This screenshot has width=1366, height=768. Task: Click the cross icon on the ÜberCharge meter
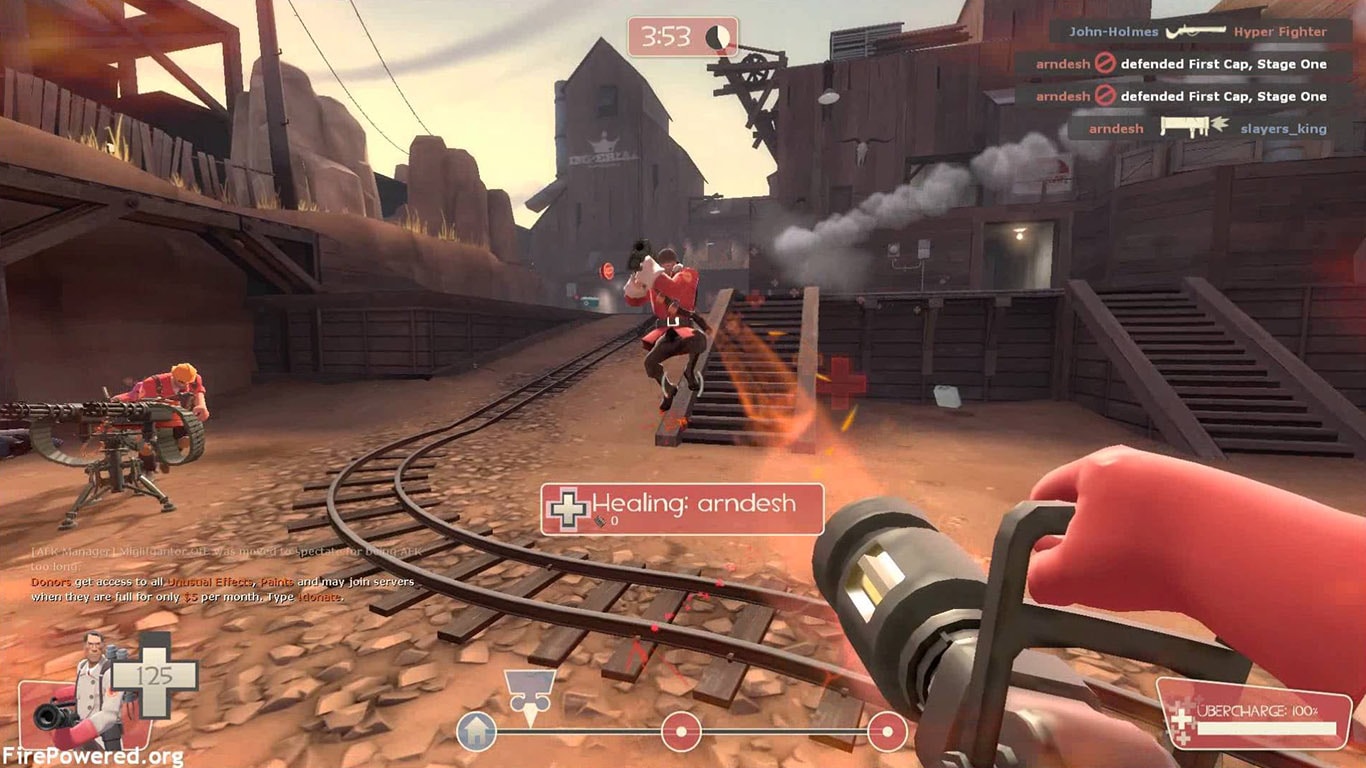[x=1185, y=717]
